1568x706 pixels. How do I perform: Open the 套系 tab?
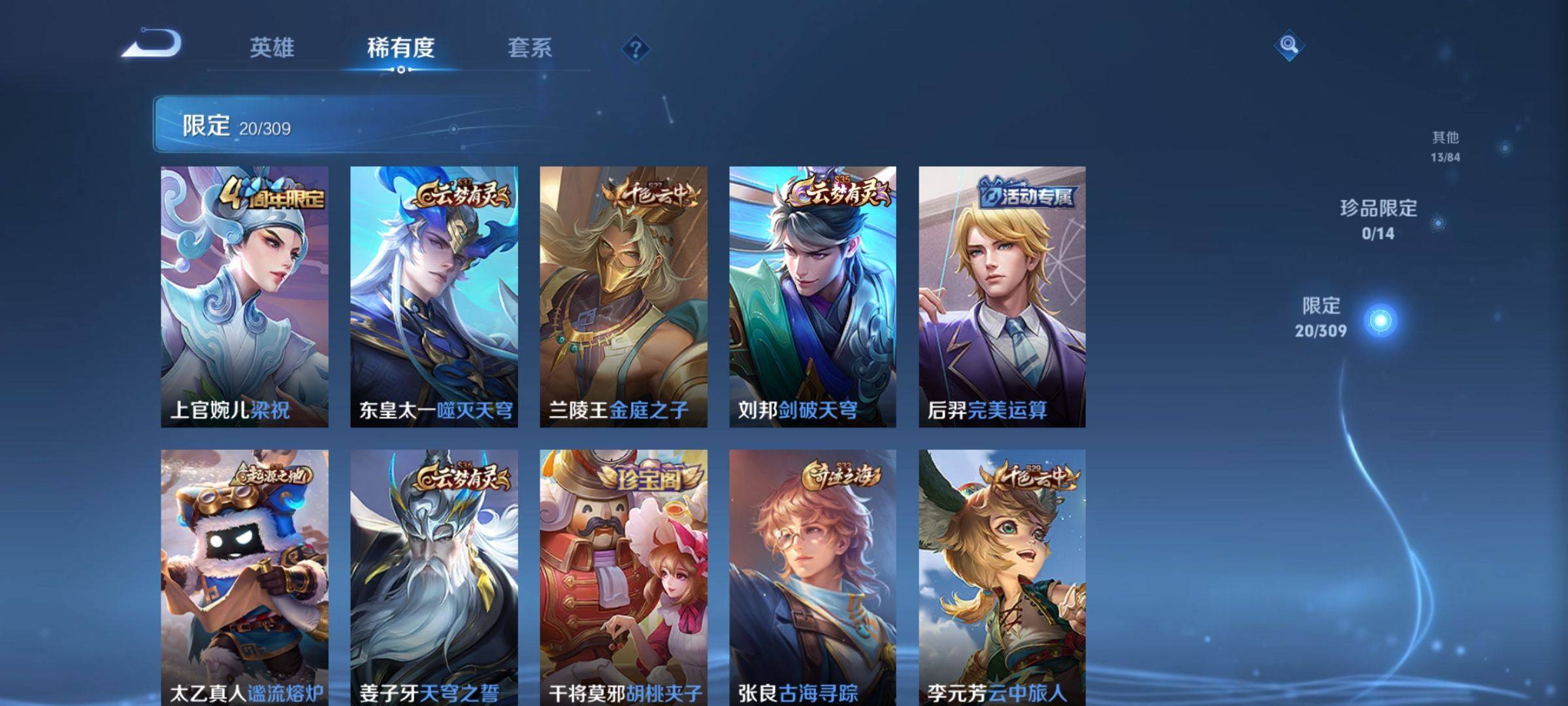530,48
